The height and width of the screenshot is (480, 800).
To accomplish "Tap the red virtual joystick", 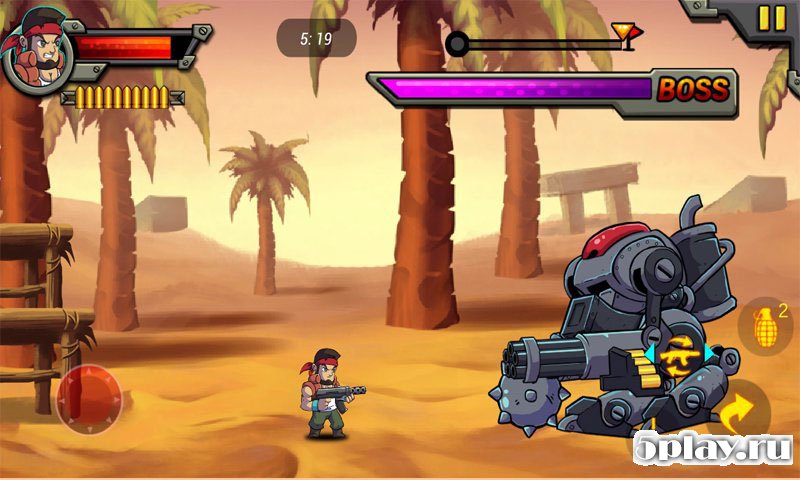I will tap(88, 399).
